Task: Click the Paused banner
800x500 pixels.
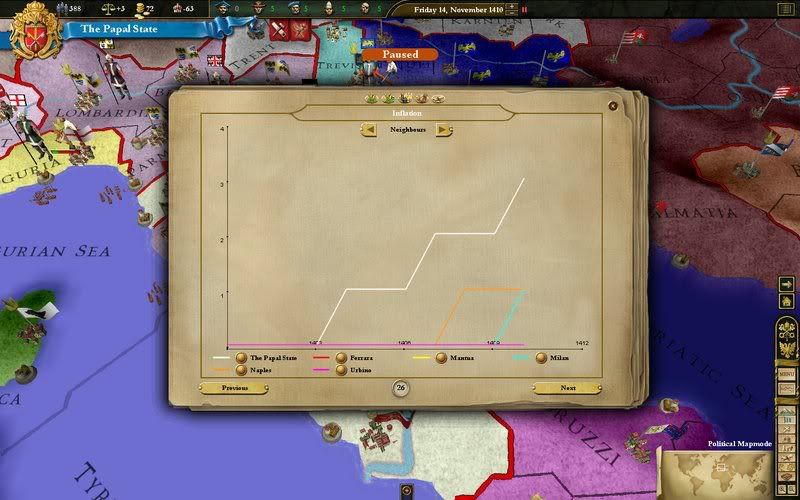Action: point(399,54)
